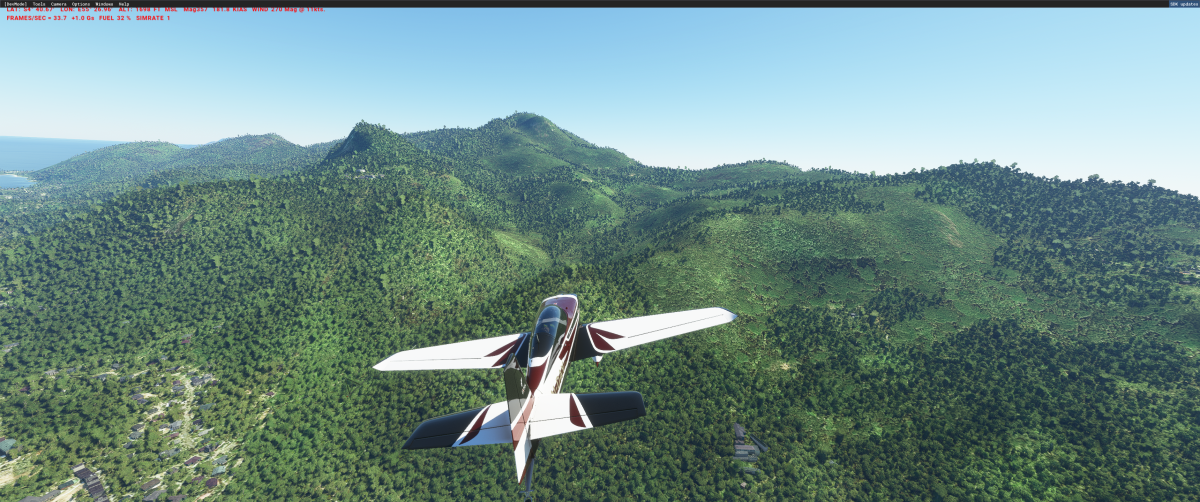The width and height of the screenshot is (1200, 502).
Task: Open the Tools menu
Action: click(39, 4)
